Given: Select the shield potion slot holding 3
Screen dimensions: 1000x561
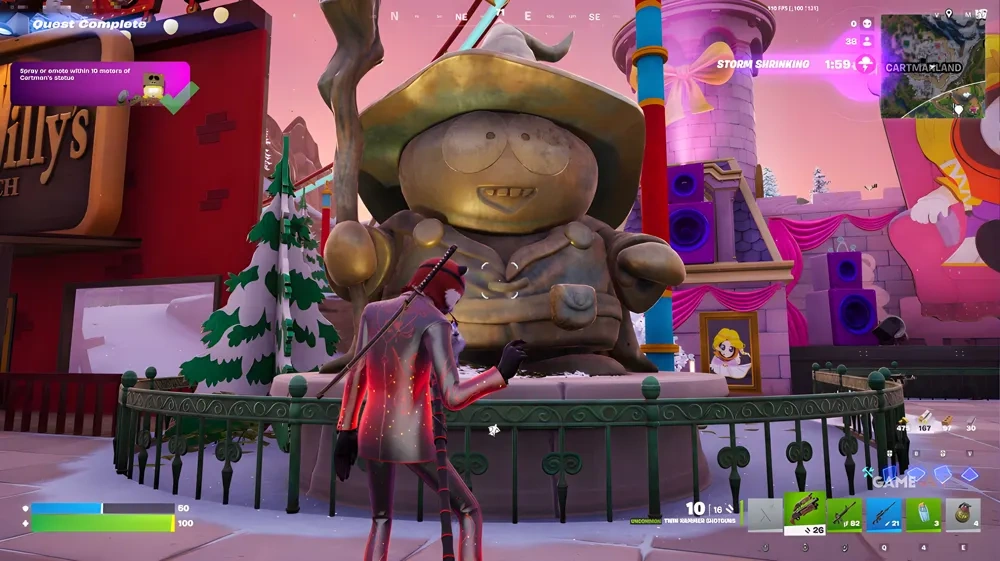Looking at the screenshot, I should click(923, 514).
